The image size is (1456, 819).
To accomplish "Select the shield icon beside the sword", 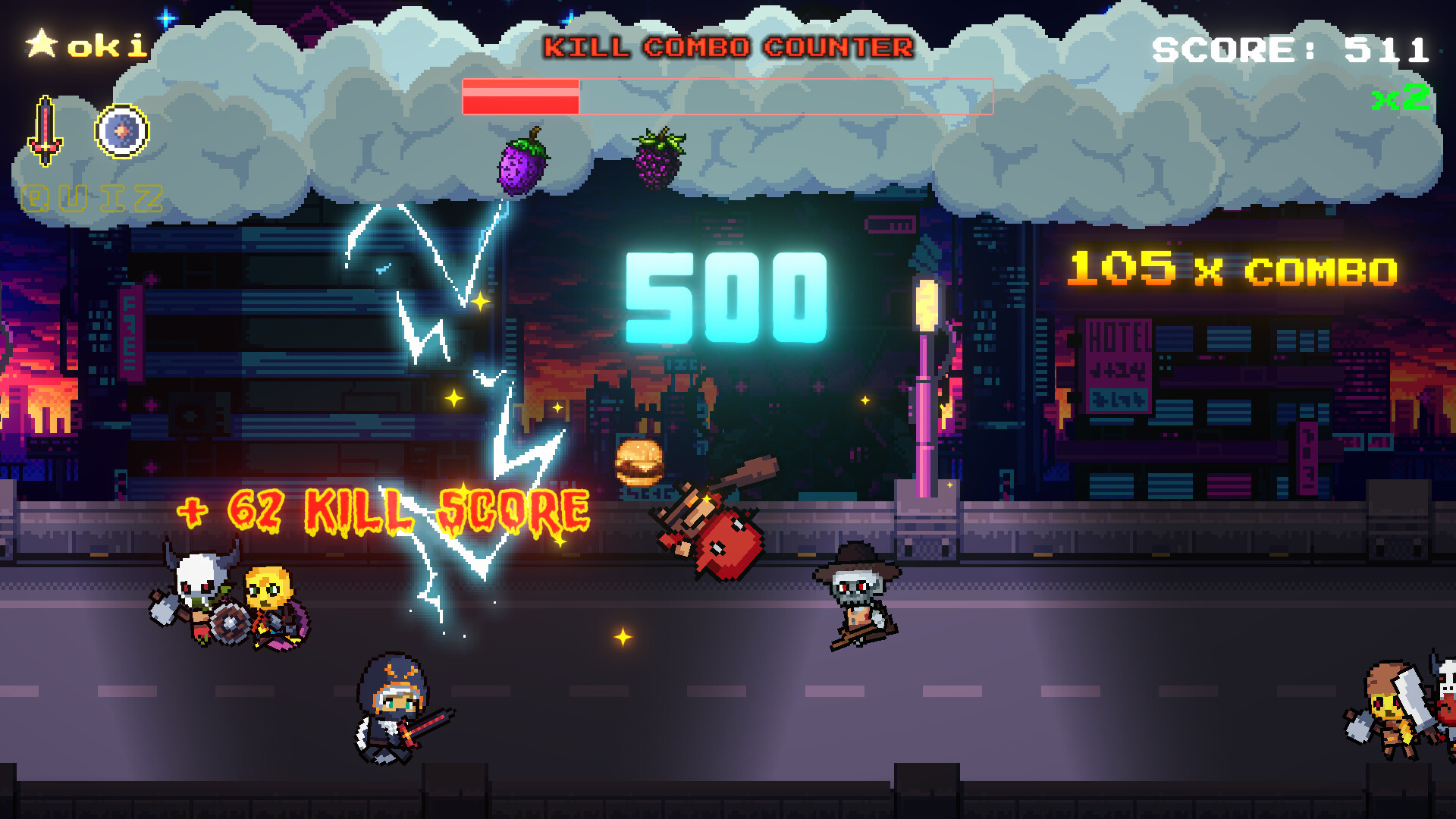I will [121, 129].
